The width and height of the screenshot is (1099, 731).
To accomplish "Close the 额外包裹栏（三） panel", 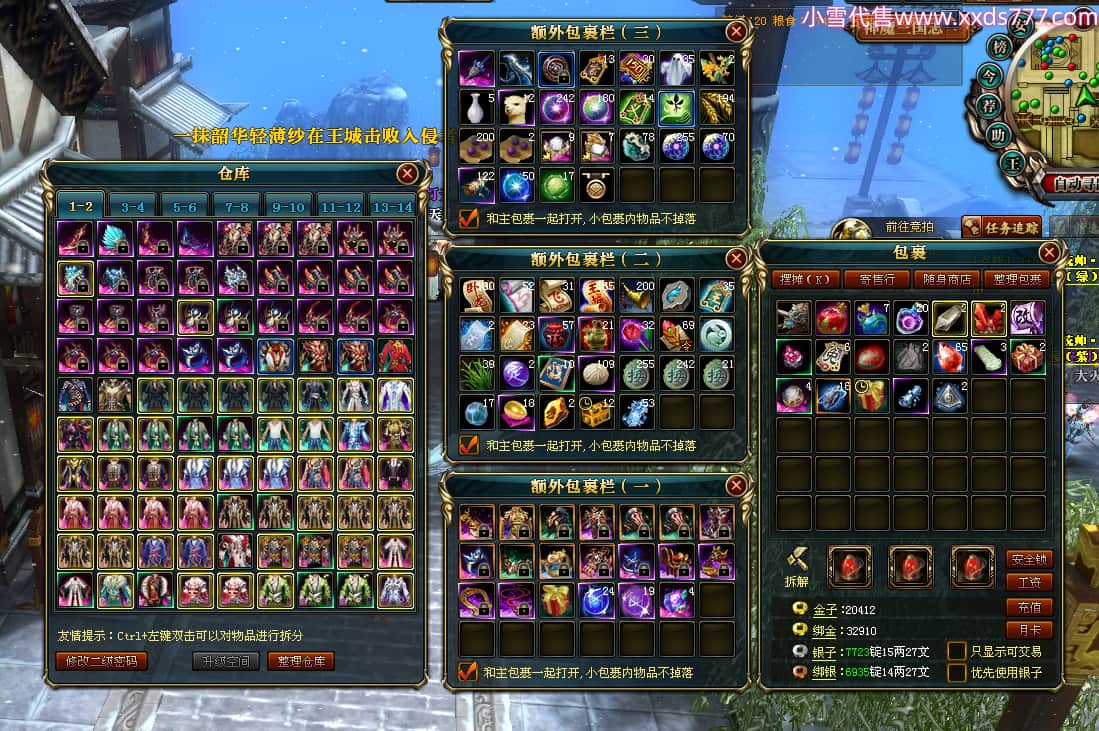I will [x=736, y=31].
